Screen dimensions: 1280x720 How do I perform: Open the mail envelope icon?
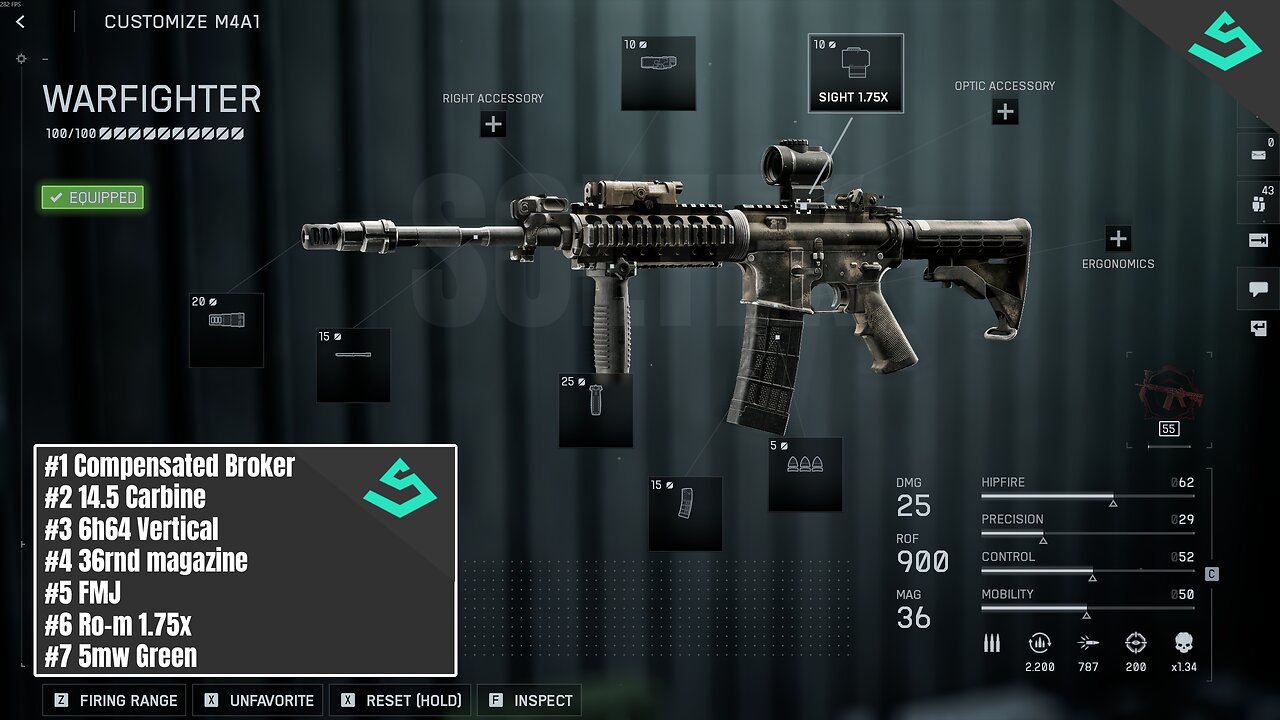[x=1258, y=155]
